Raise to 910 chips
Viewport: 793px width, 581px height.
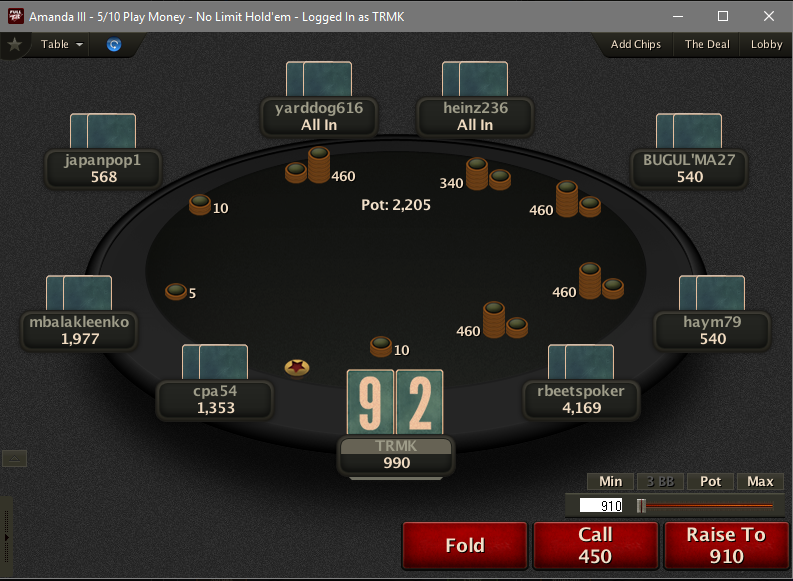coord(726,545)
